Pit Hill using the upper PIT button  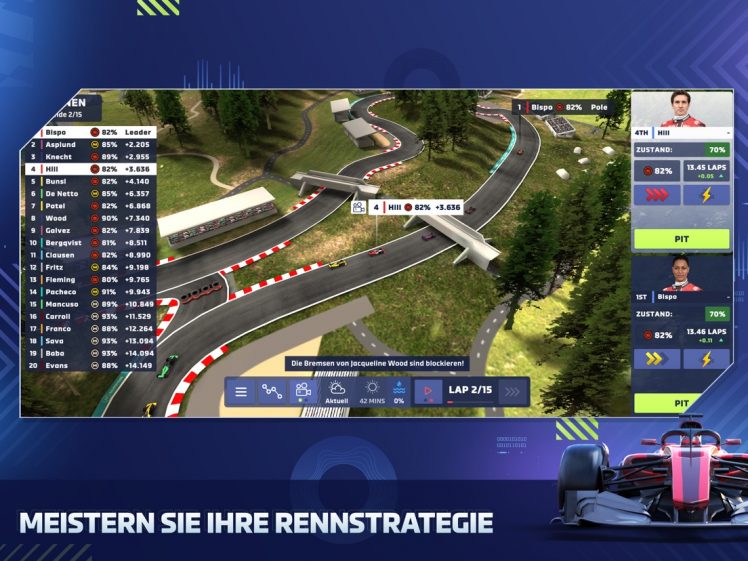(x=681, y=239)
